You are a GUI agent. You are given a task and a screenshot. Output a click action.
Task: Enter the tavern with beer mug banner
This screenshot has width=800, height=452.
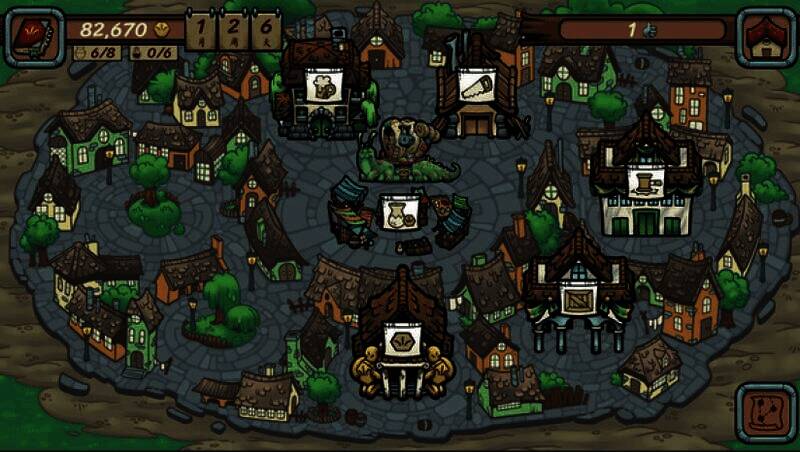point(323,88)
